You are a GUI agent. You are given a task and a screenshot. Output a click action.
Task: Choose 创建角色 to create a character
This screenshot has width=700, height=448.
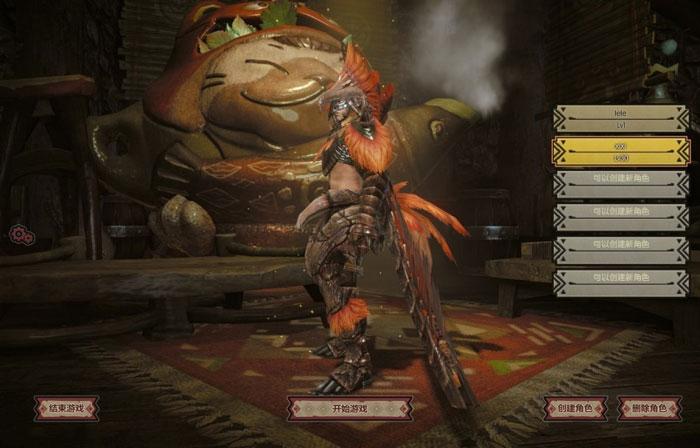pyautogui.click(x=575, y=408)
